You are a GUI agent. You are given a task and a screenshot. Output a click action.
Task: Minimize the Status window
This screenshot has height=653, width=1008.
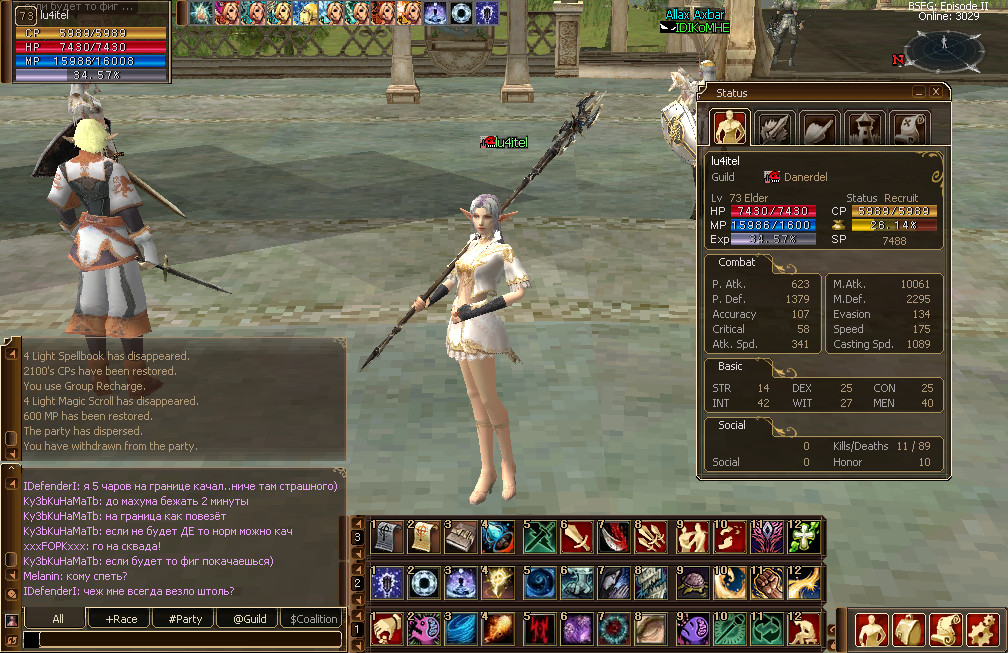919,92
